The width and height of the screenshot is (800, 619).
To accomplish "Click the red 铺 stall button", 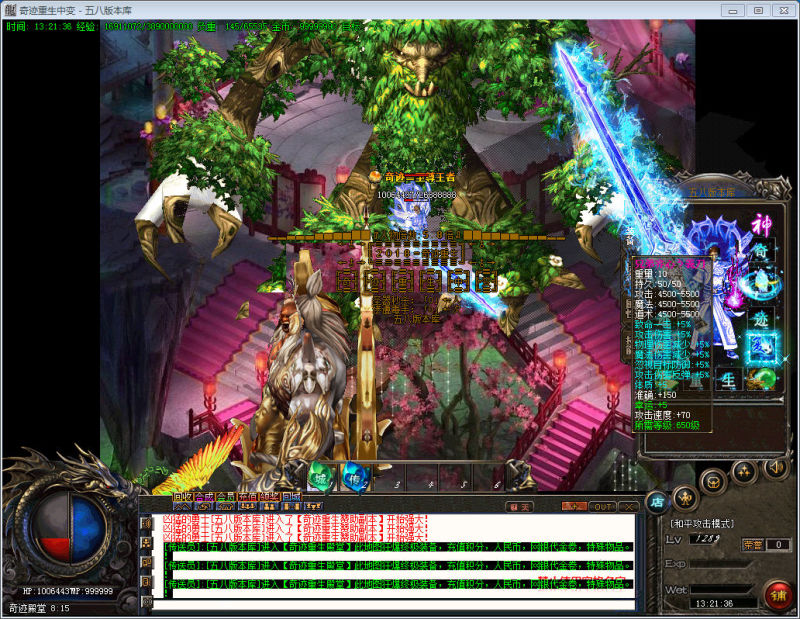I will (x=776, y=594).
